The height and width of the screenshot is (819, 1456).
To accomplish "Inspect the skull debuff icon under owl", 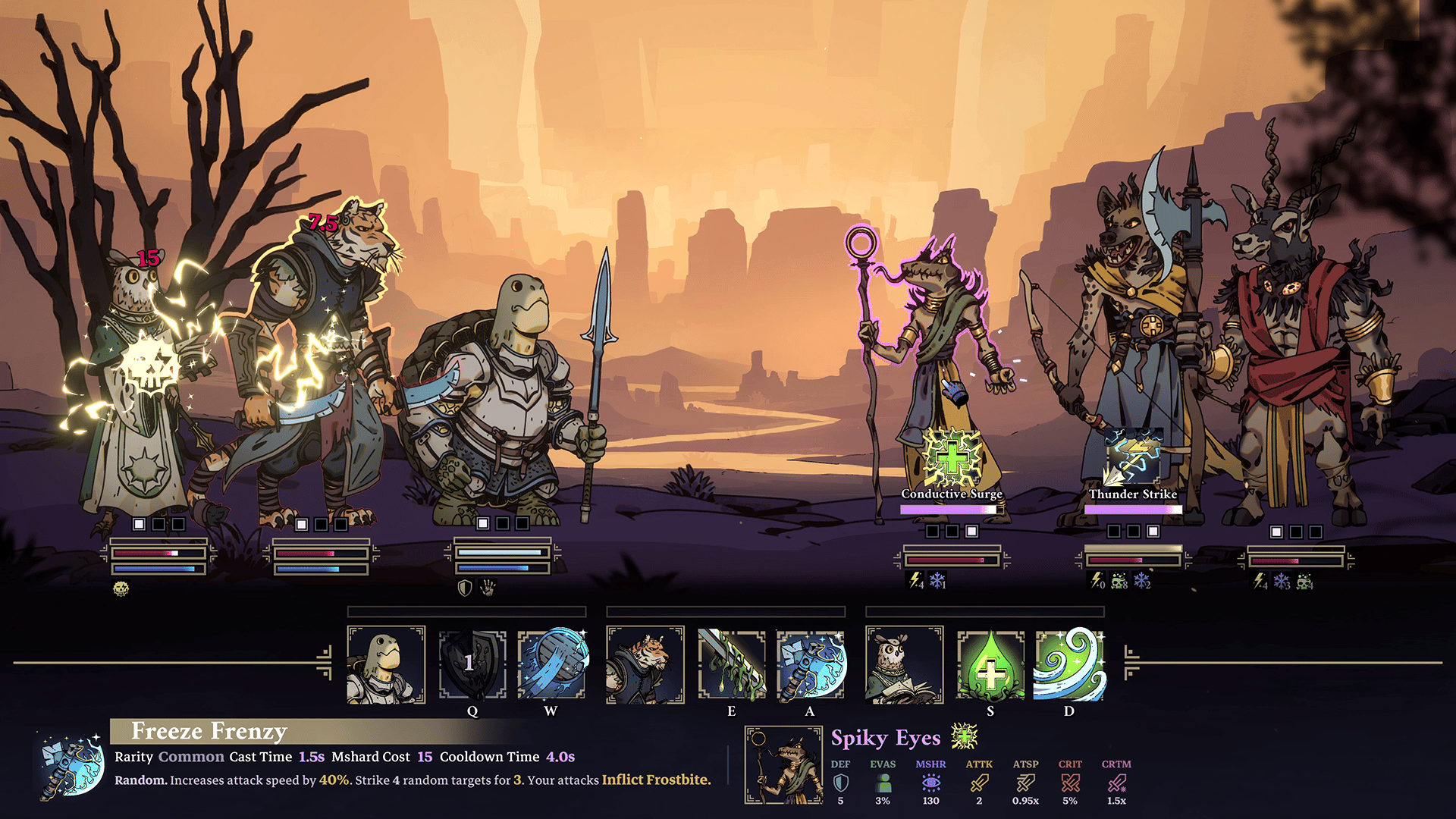I will pos(121,588).
